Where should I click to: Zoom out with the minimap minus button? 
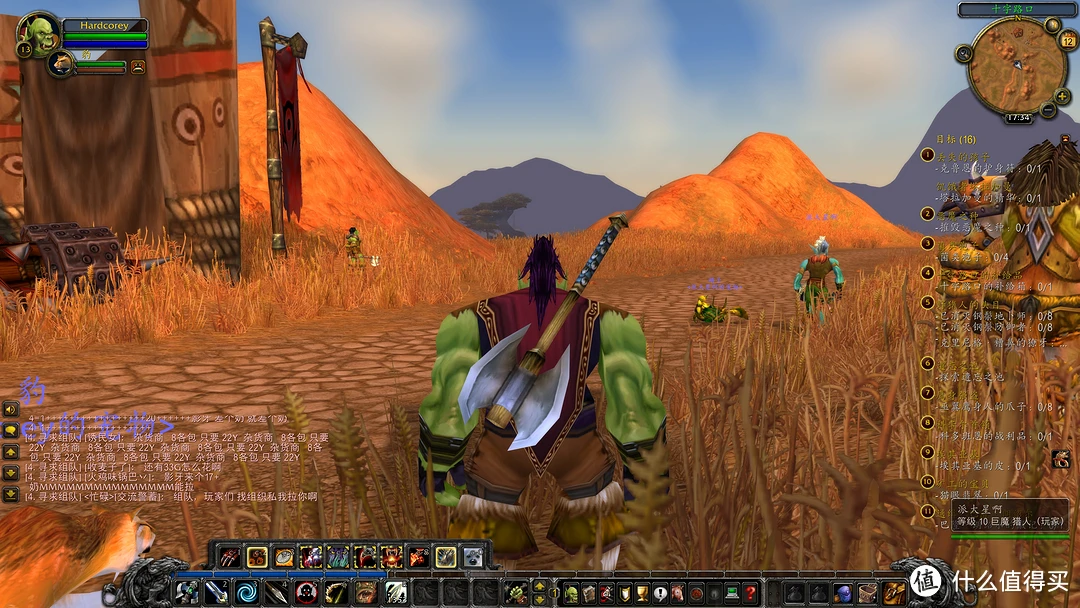1048,108
